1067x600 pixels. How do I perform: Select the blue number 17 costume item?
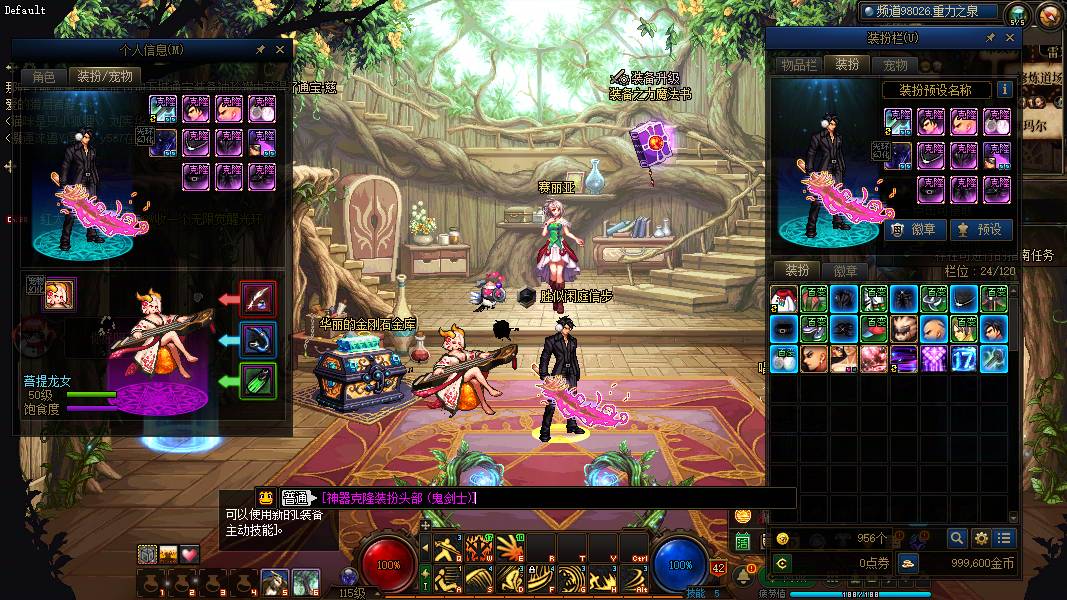(964, 358)
